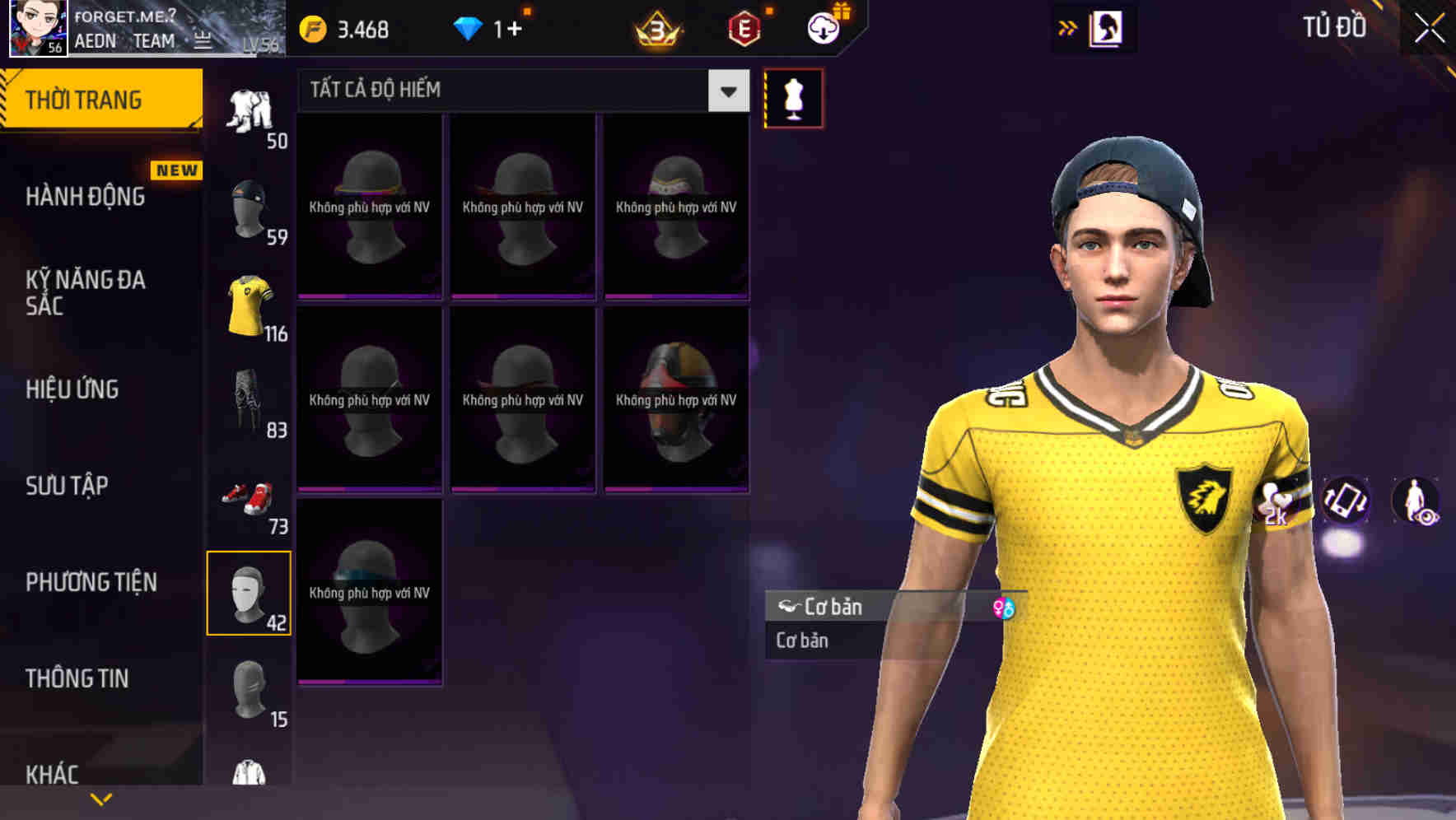The image size is (1456, 820).
Task: Expand the sidebar with the bottom chevron
Action: 100,798
